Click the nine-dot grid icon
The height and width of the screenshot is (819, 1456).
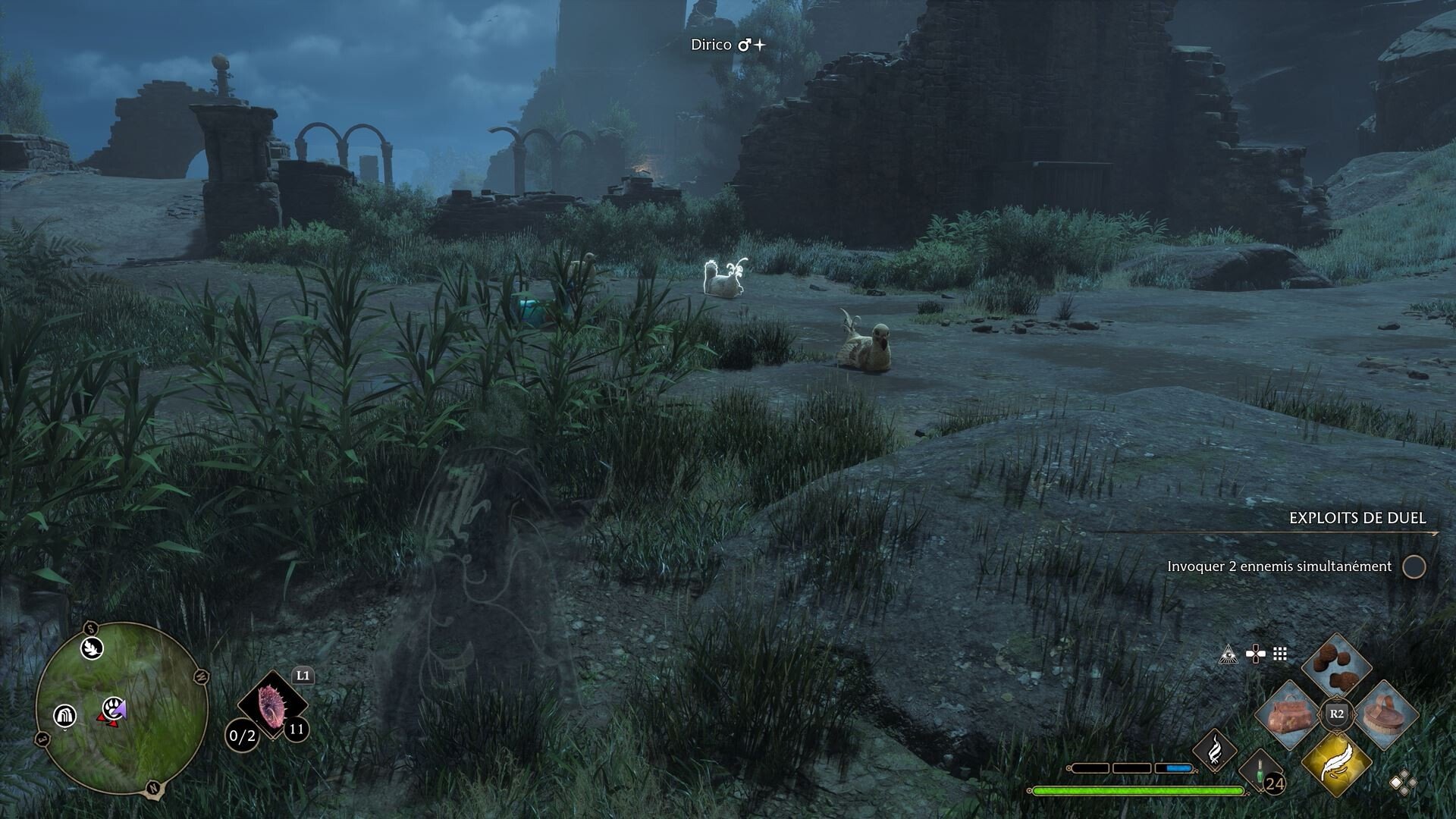pos(1280,654)
